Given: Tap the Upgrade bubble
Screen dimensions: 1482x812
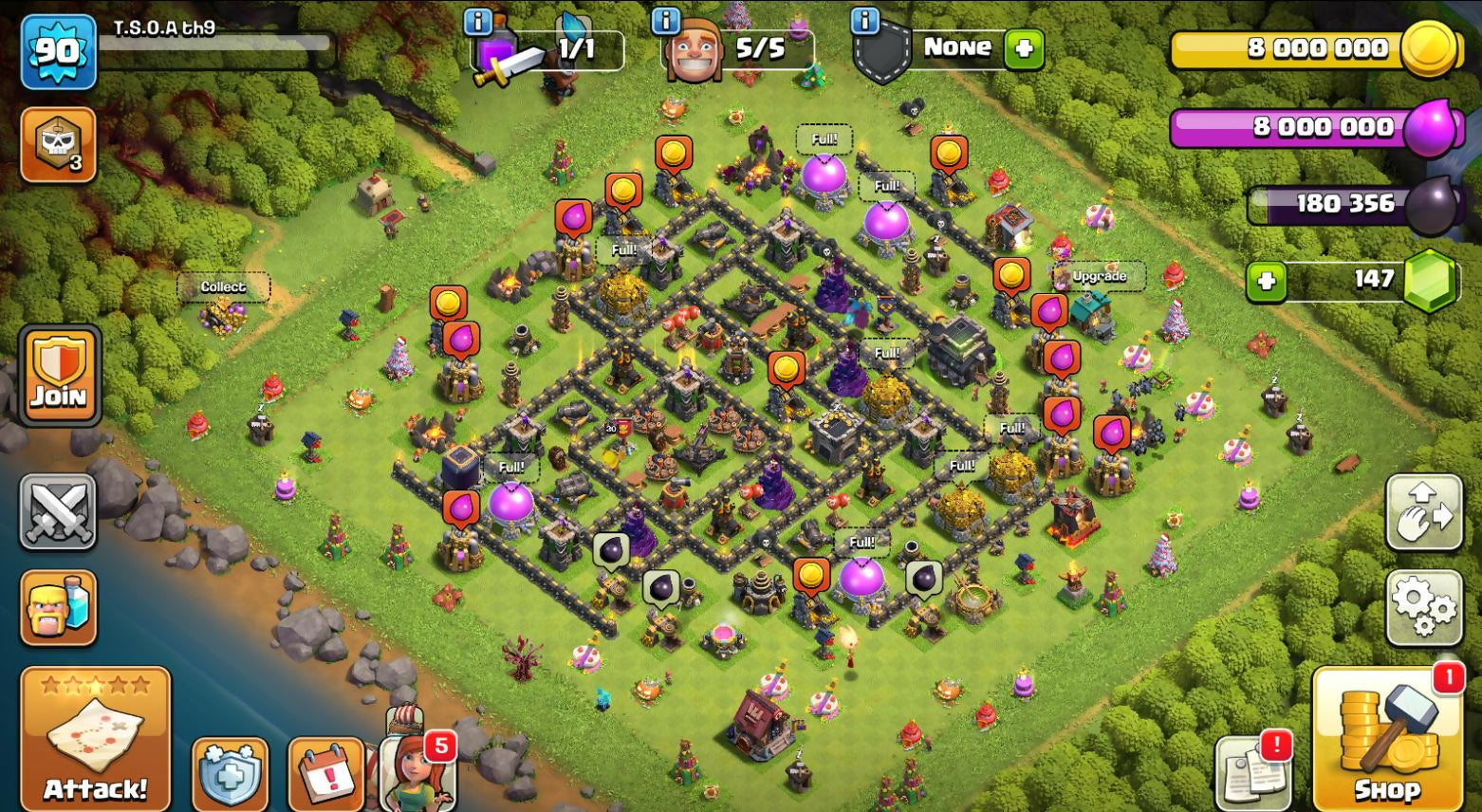Looking at the screenshot, I should point(1099,276).
